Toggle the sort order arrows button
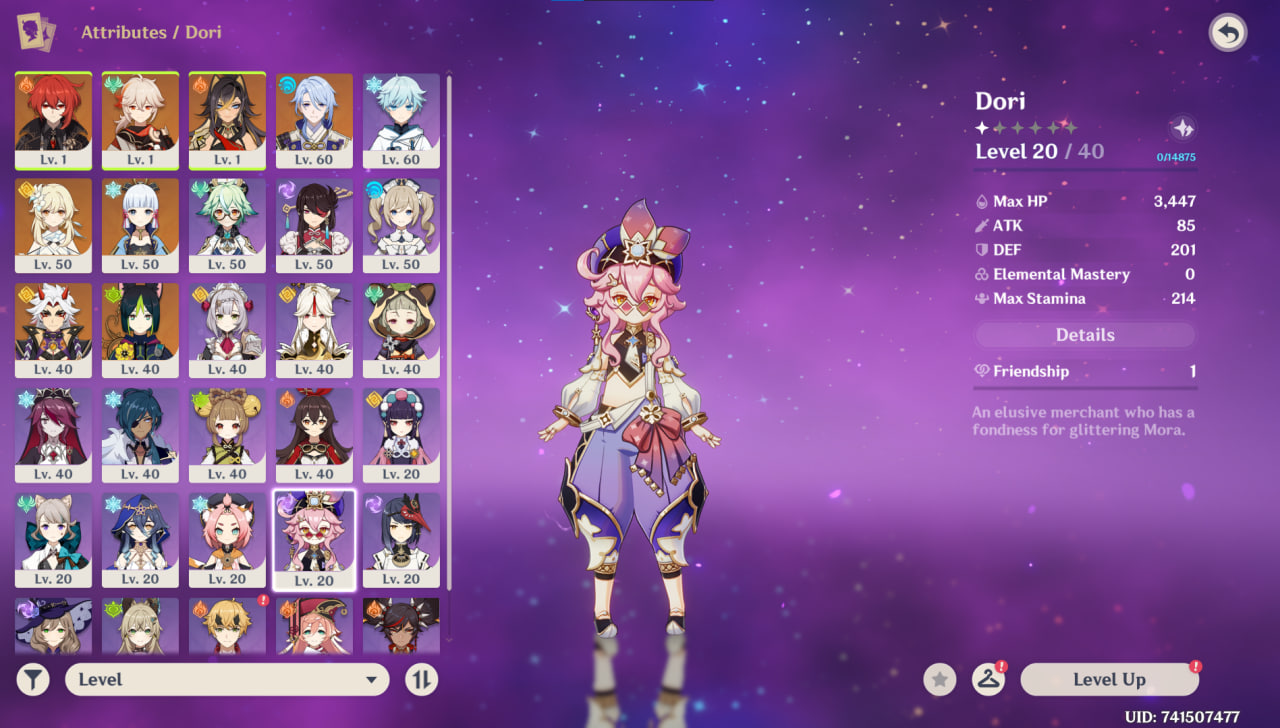 coord(421,680)
